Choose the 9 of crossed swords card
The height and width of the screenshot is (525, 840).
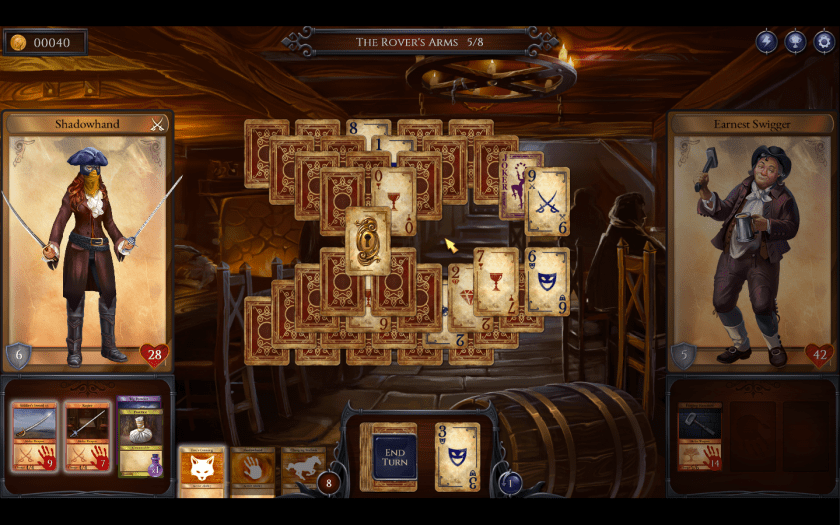549,200
